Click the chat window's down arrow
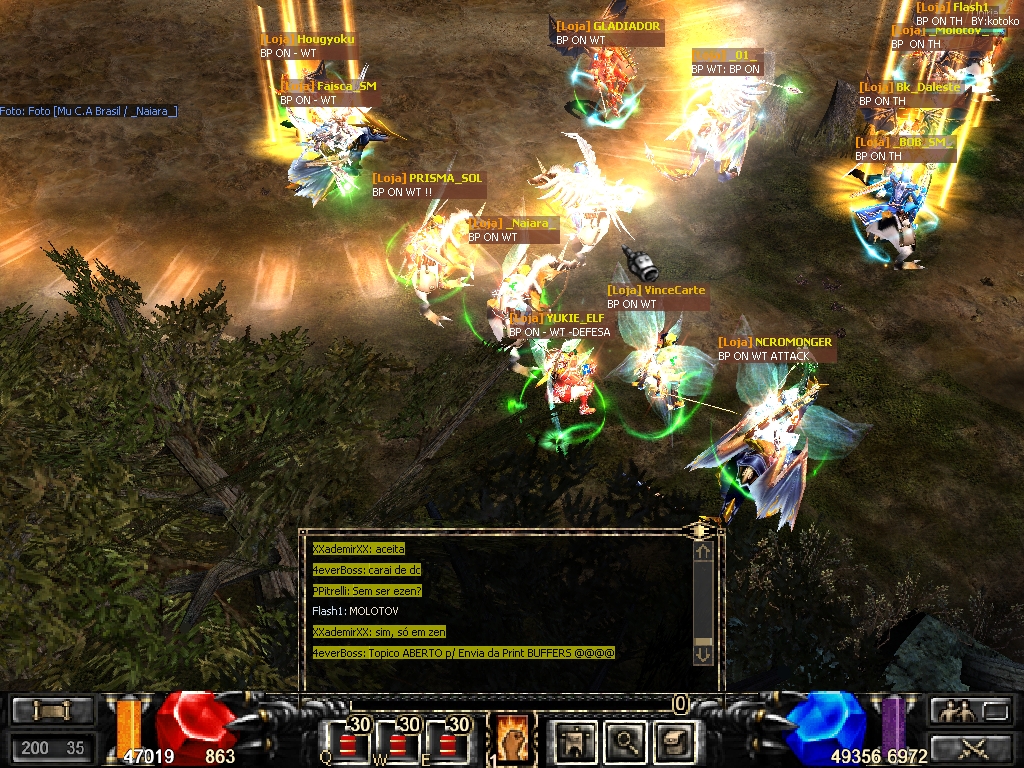This screenshot has height=768, width=1024. 703,654
